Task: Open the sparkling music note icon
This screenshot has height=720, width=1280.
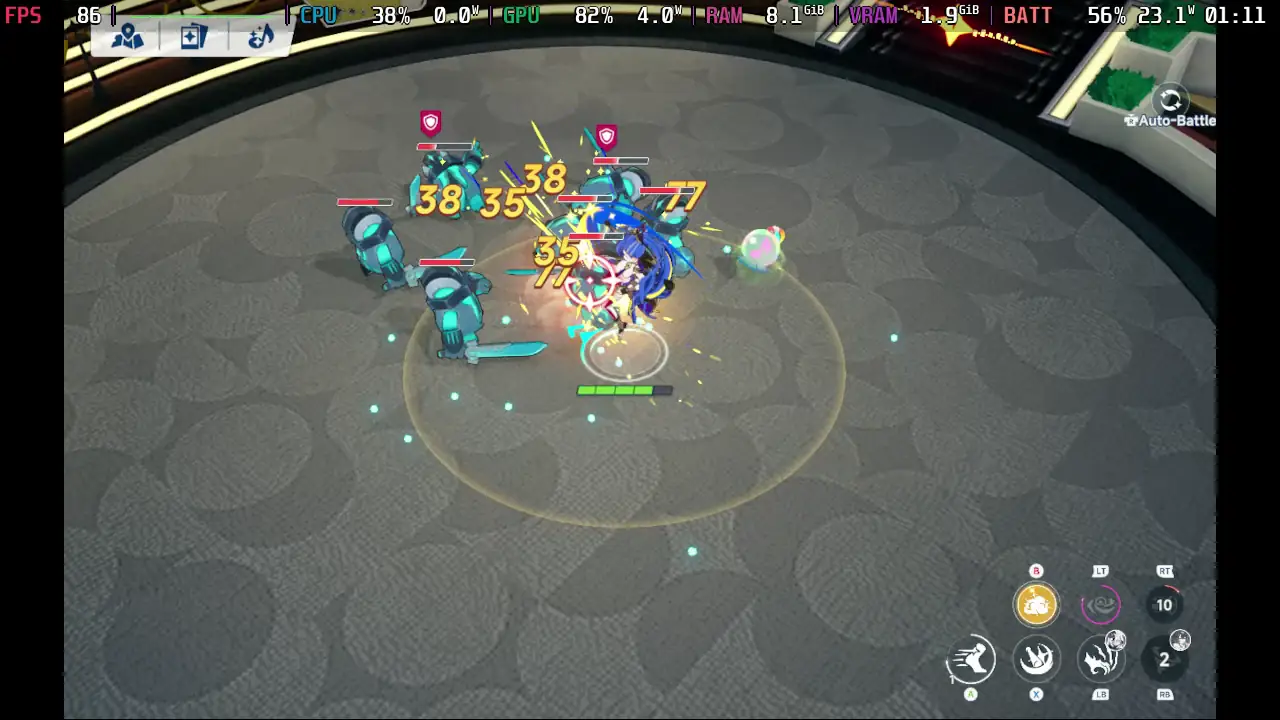Action: click(259, 37)
